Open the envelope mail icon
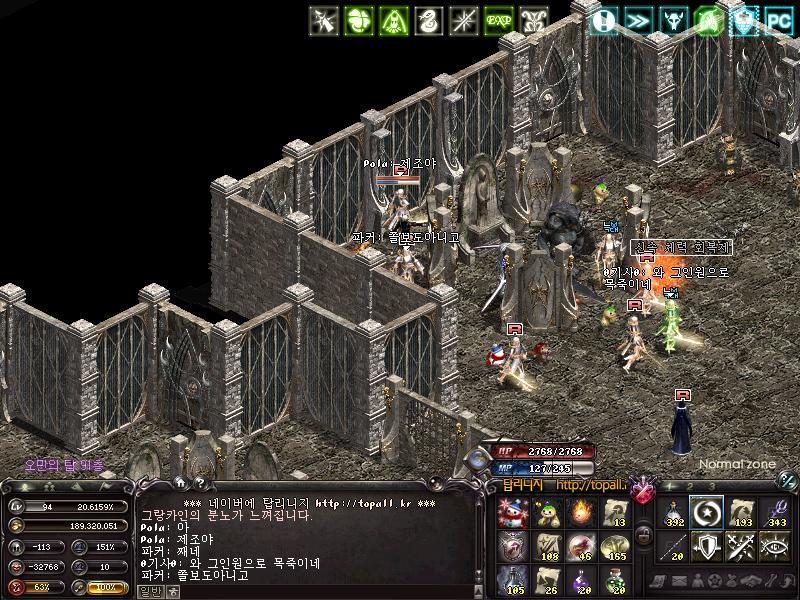Image resolution: width=800 pixels, height=600 pixels. pyautogui.click(x=679, y=580)
